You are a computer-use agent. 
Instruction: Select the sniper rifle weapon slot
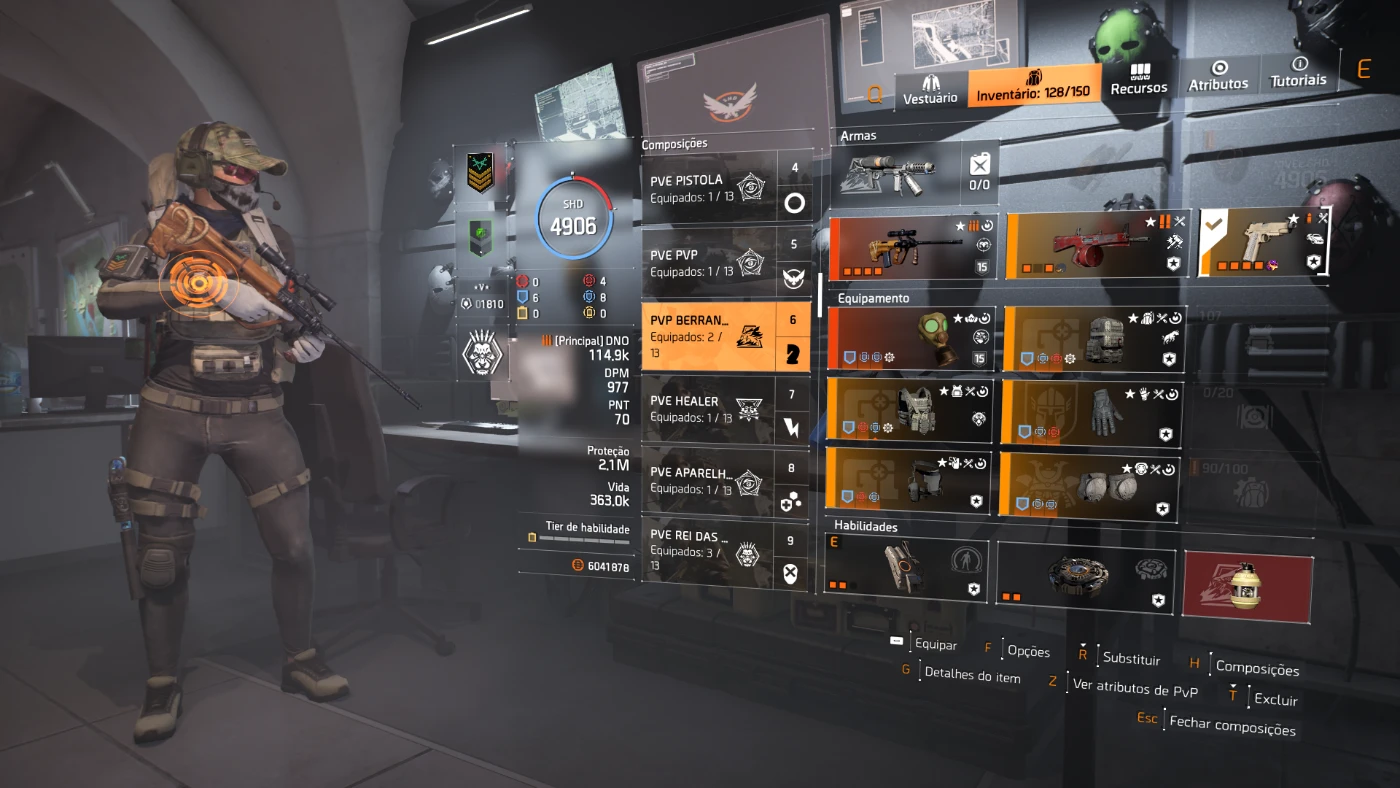tap(912, 248)
